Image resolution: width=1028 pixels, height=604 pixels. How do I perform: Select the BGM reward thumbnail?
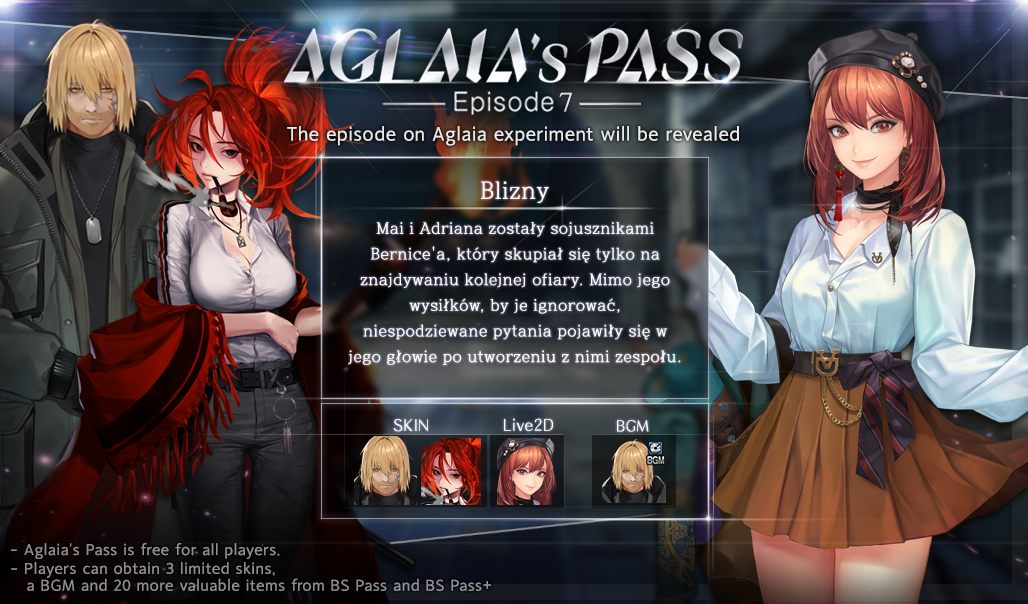point(632,470)
